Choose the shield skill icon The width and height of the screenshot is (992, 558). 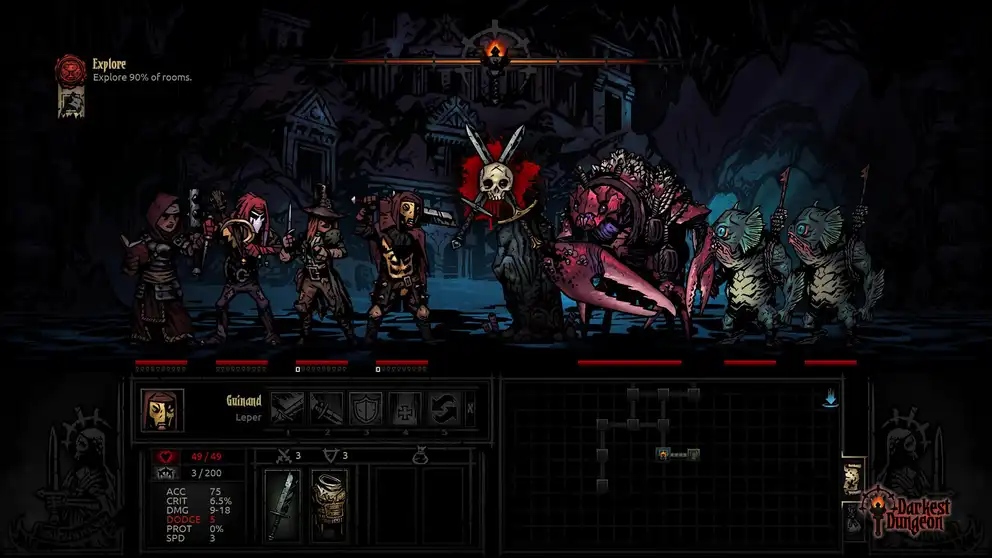pos(365,408)
